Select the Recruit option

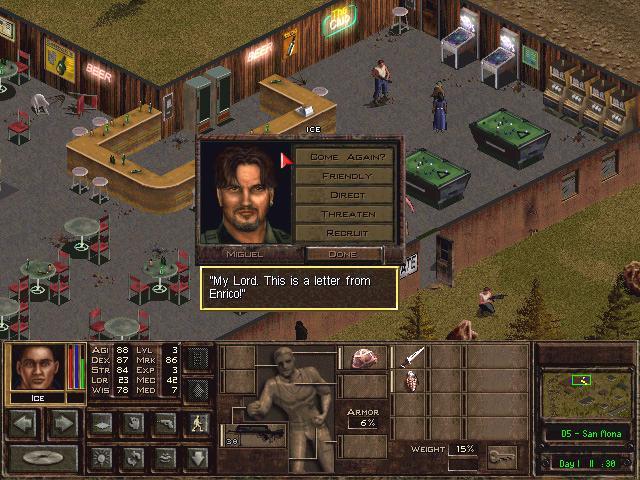[347, 233]
